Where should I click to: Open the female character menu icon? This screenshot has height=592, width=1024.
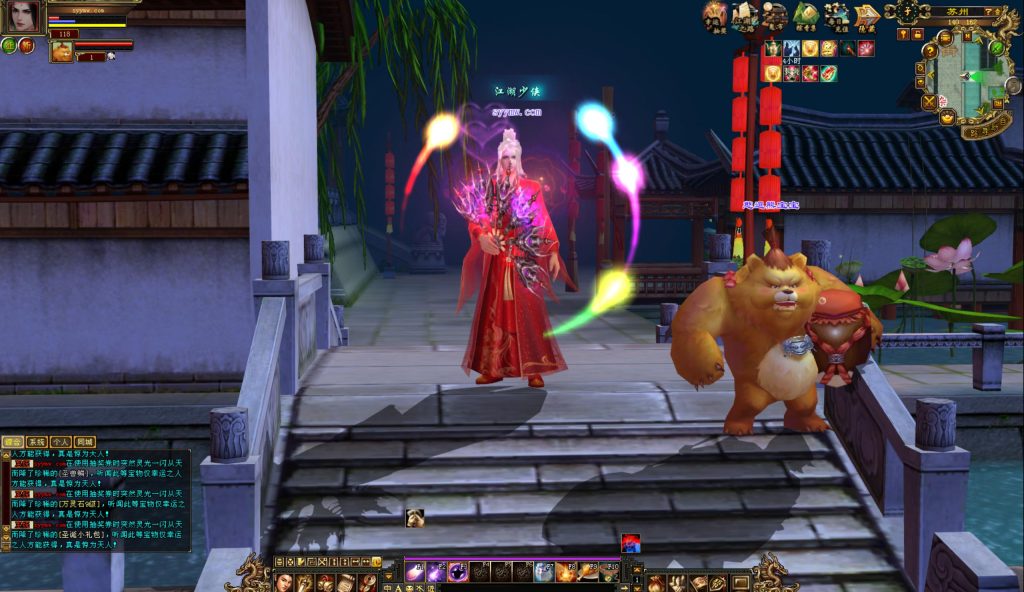click(x=283, y=583)
